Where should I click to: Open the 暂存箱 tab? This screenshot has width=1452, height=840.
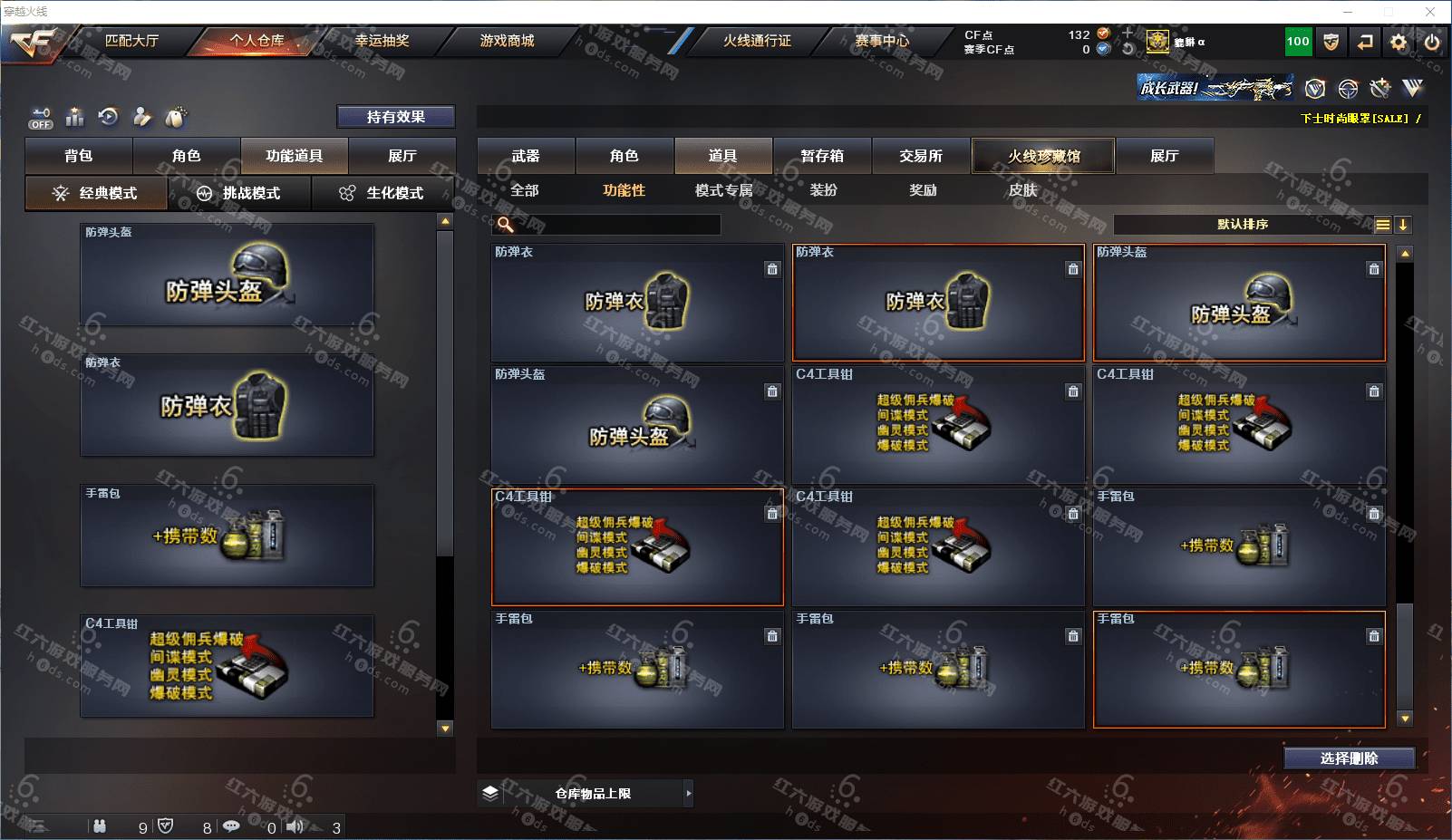click(x=822, y=156)
